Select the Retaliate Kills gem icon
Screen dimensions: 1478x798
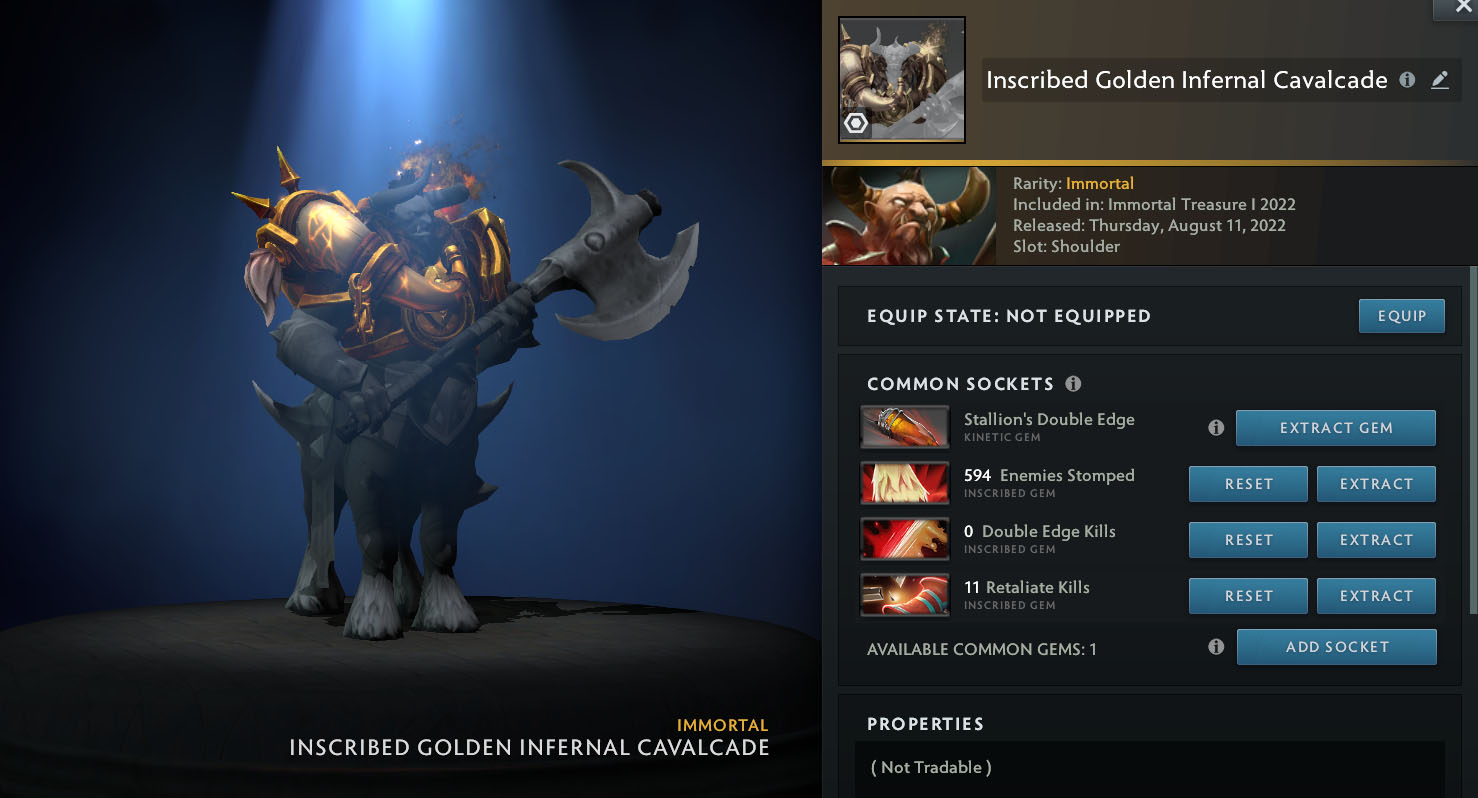(x=904, y=595)
